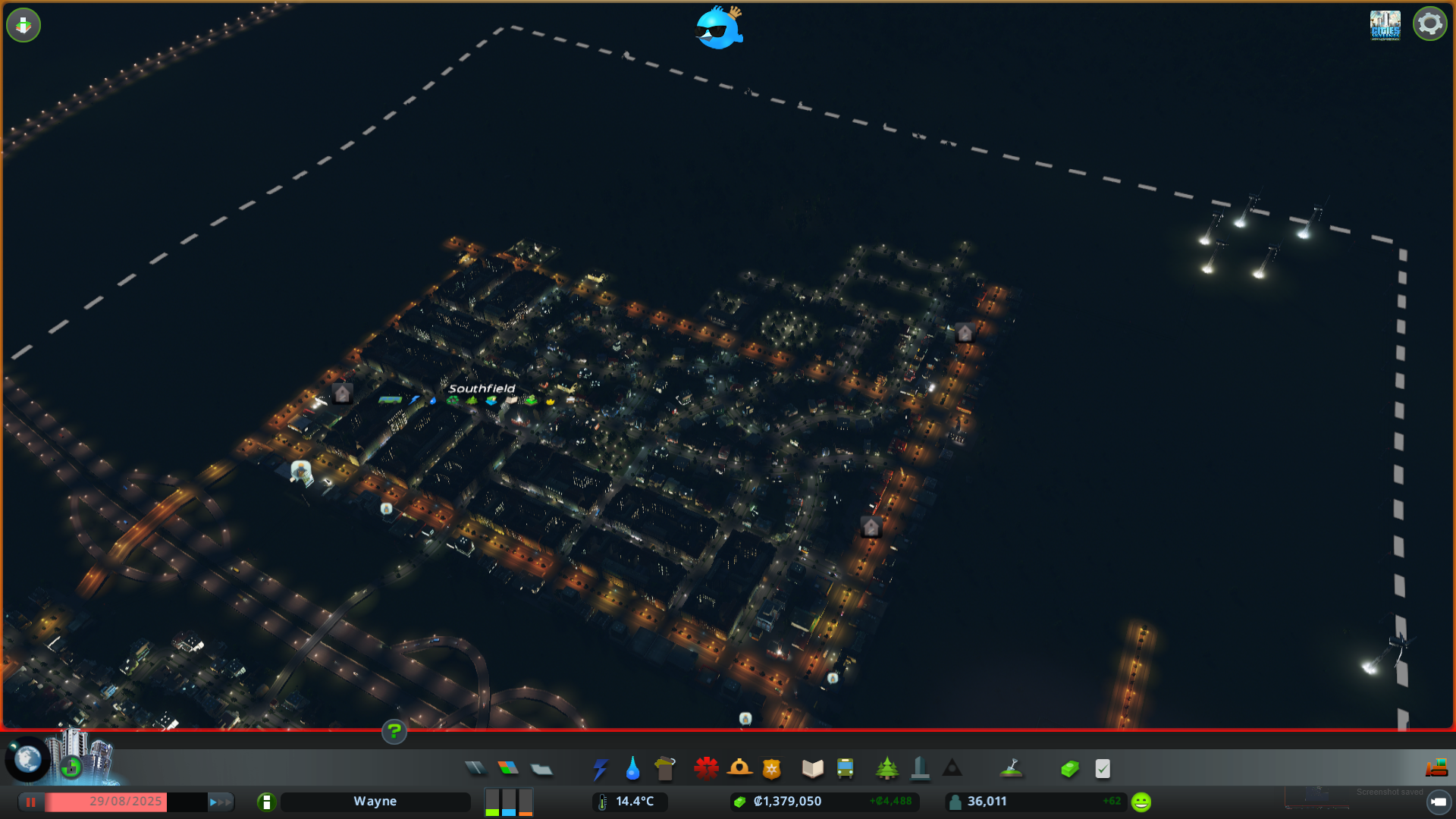Viewport: 1456px width, 819px height.
Task: Open the Fire Department services menu
Action: (x=741, y=768)
